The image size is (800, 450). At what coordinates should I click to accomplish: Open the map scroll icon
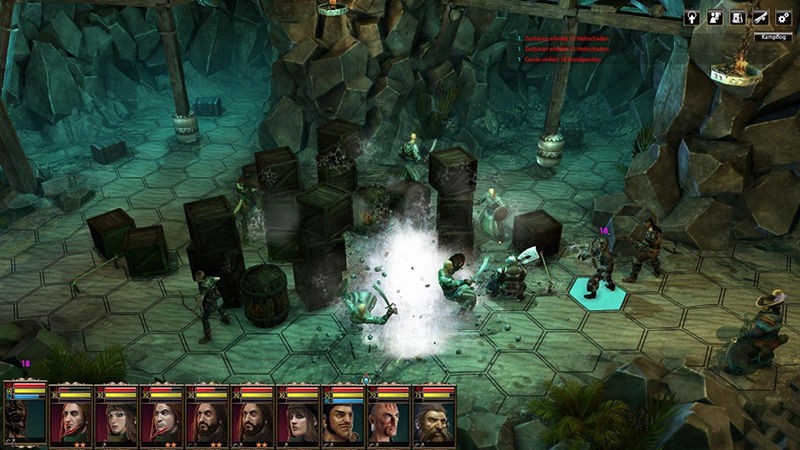pos(737,17)
